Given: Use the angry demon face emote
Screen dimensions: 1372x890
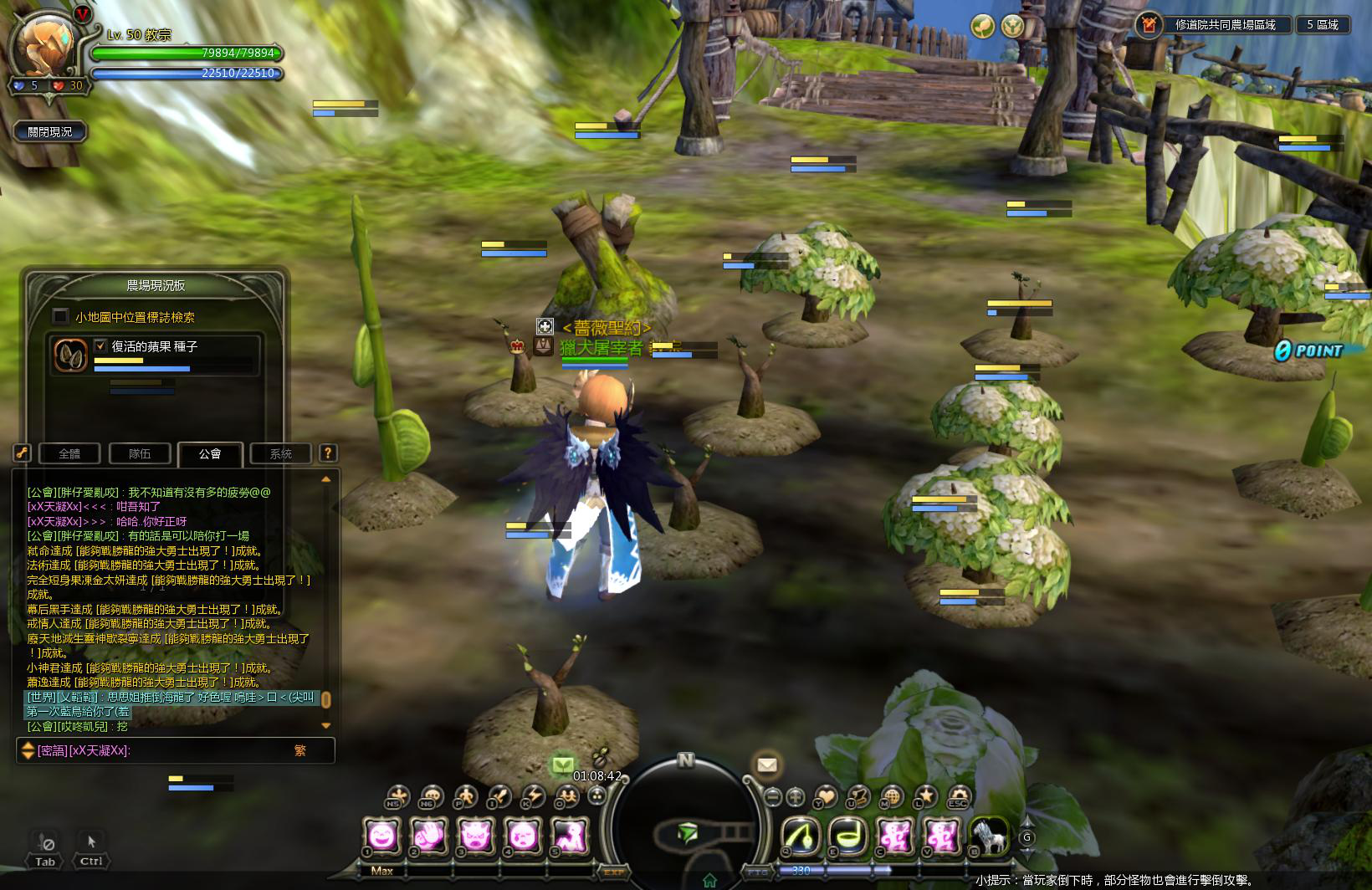Looking at the screenshot, I should click(477, 835).
